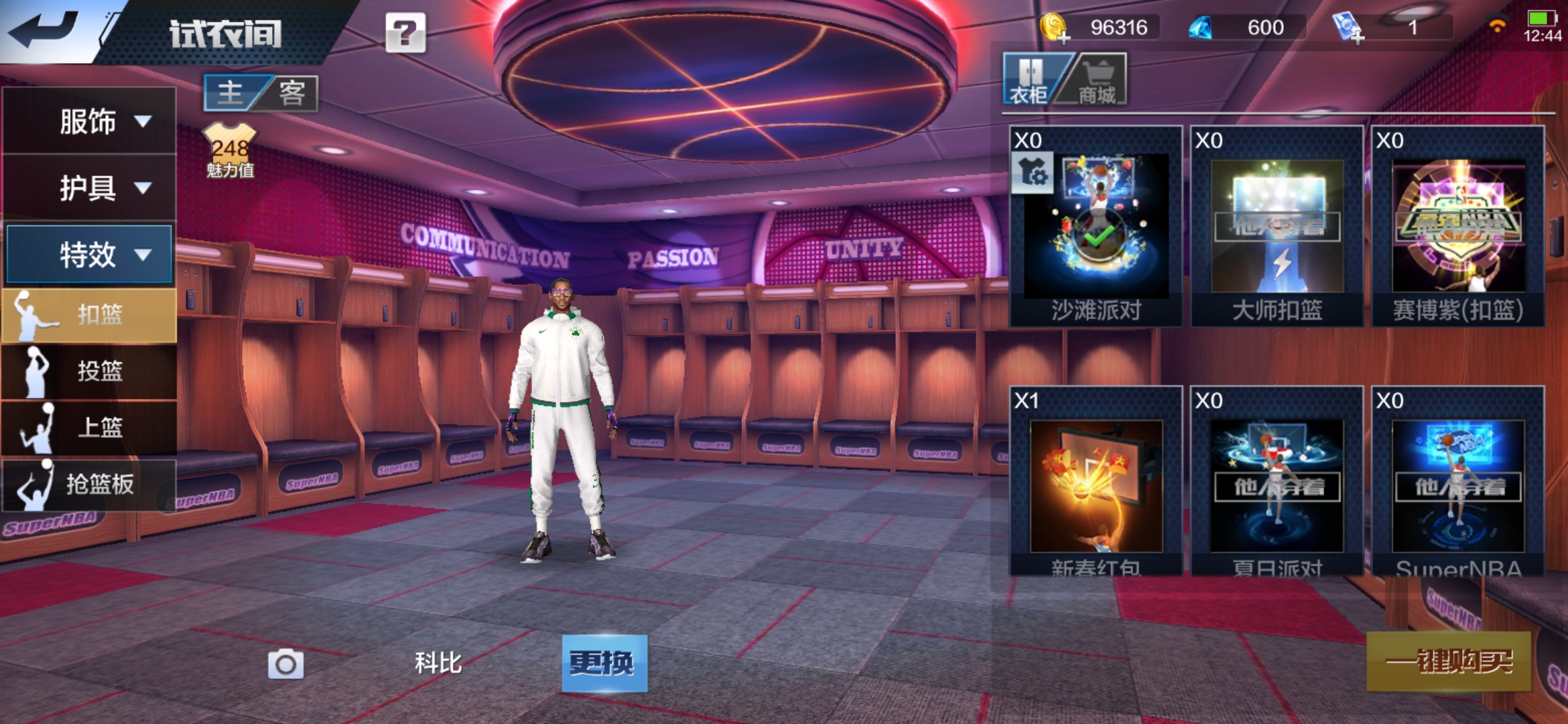The height and width of the screenshot is (724, 1568).
Task: Select the 扣篮 dunk effects entry
Action: tap(90, 314)
